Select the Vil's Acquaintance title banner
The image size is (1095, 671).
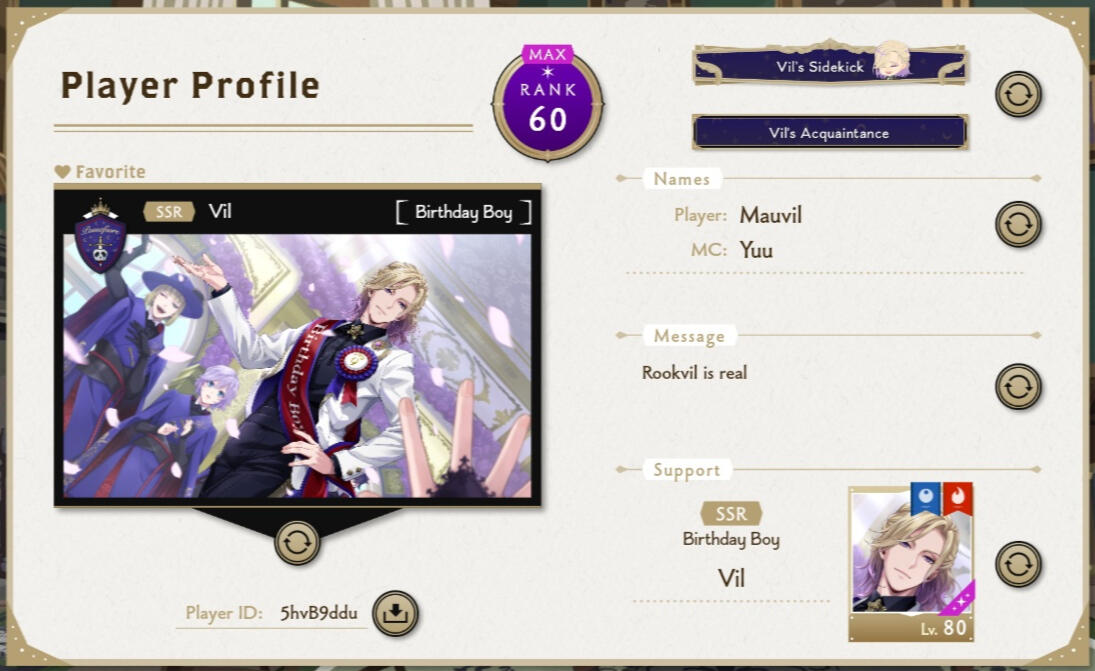[829, 132]
